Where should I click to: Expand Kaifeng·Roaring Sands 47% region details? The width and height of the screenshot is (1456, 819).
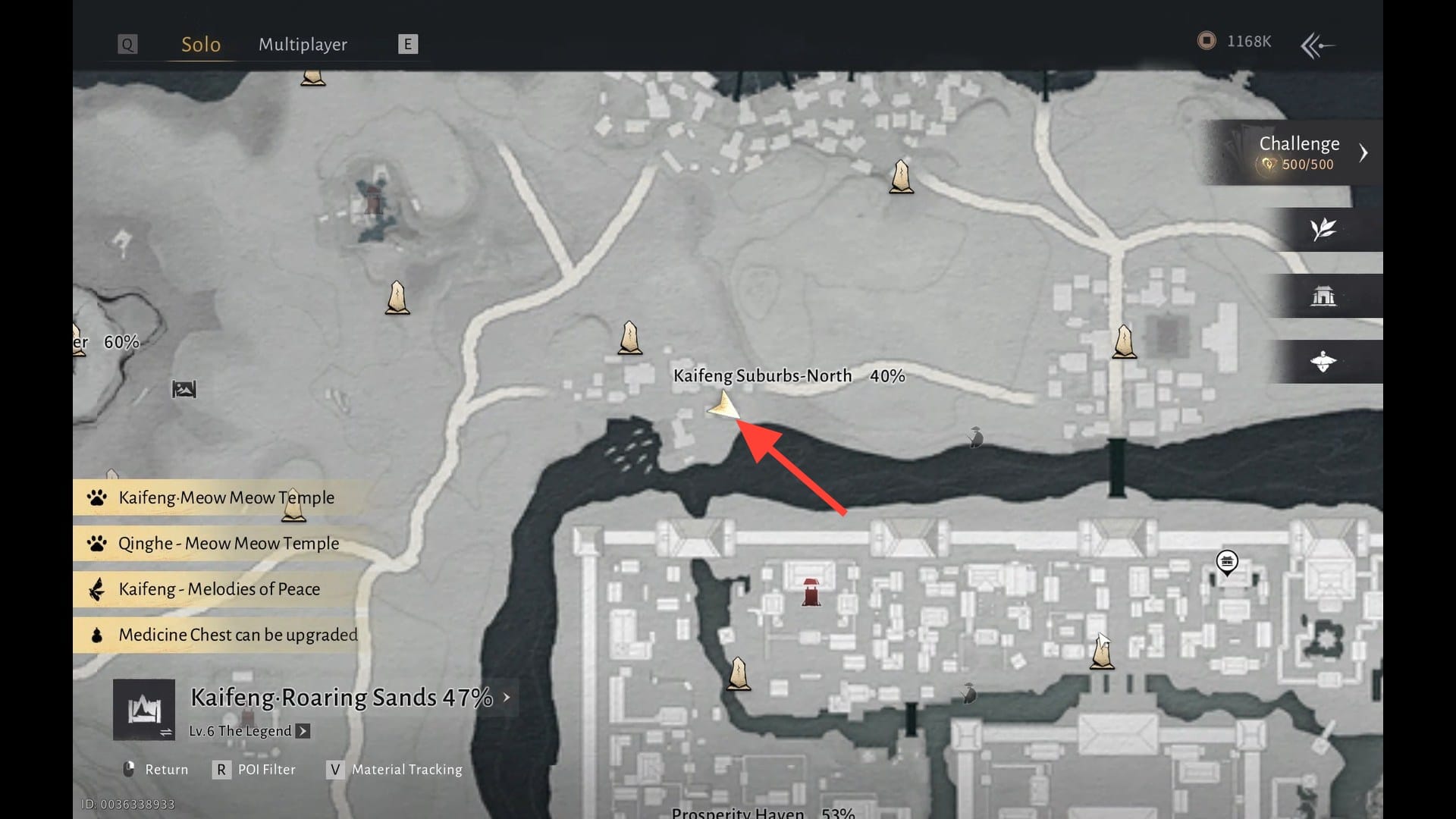[x=507, y=697]
